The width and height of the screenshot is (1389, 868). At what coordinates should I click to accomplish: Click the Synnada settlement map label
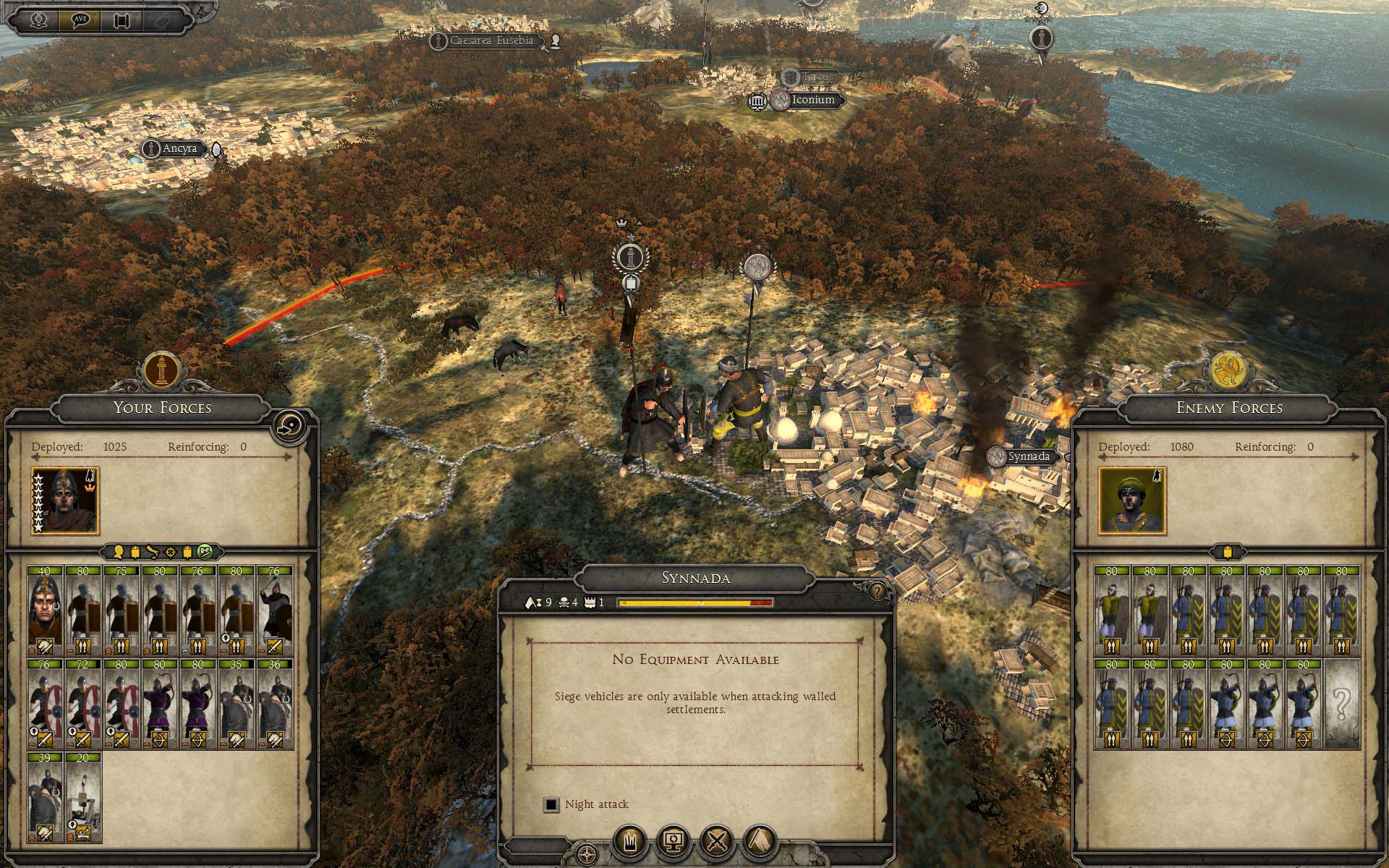1029,456
